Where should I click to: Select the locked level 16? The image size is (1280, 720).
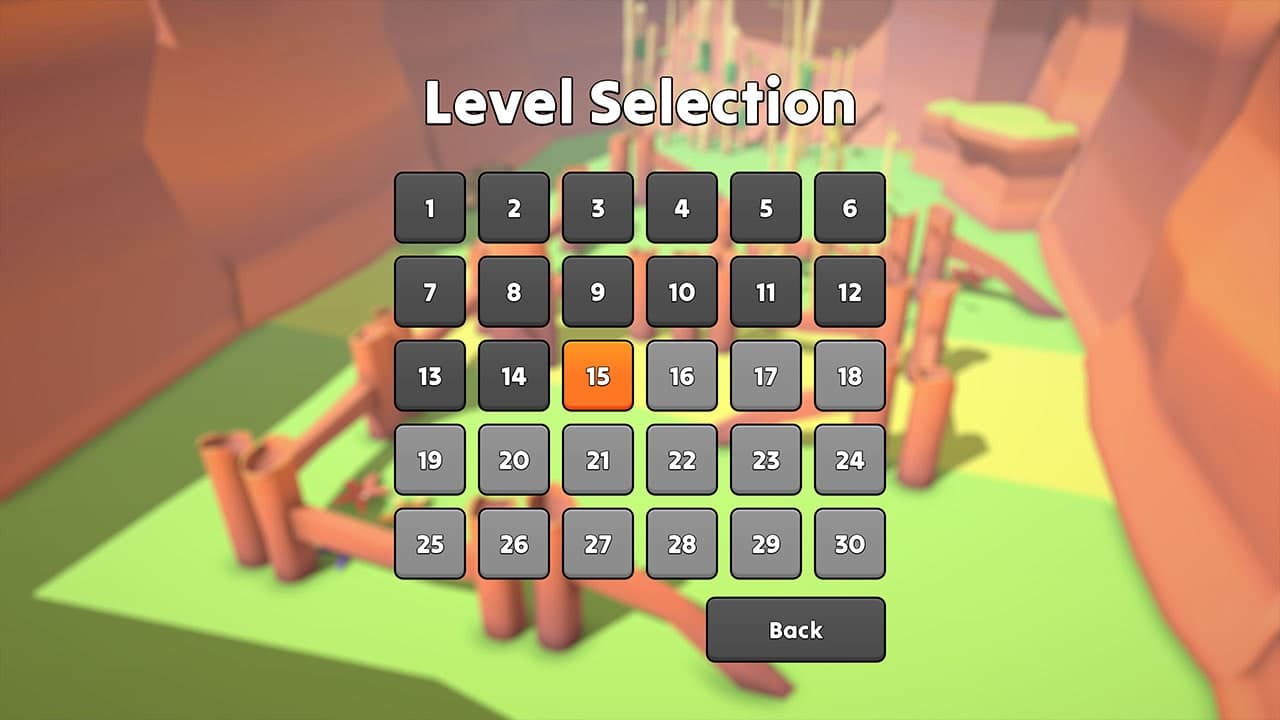(682, 377)
